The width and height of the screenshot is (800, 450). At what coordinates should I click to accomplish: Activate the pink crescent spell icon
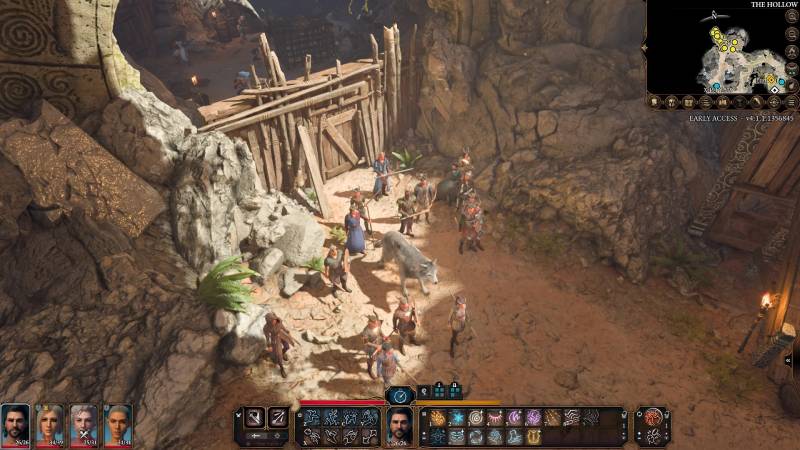(514, 417)
